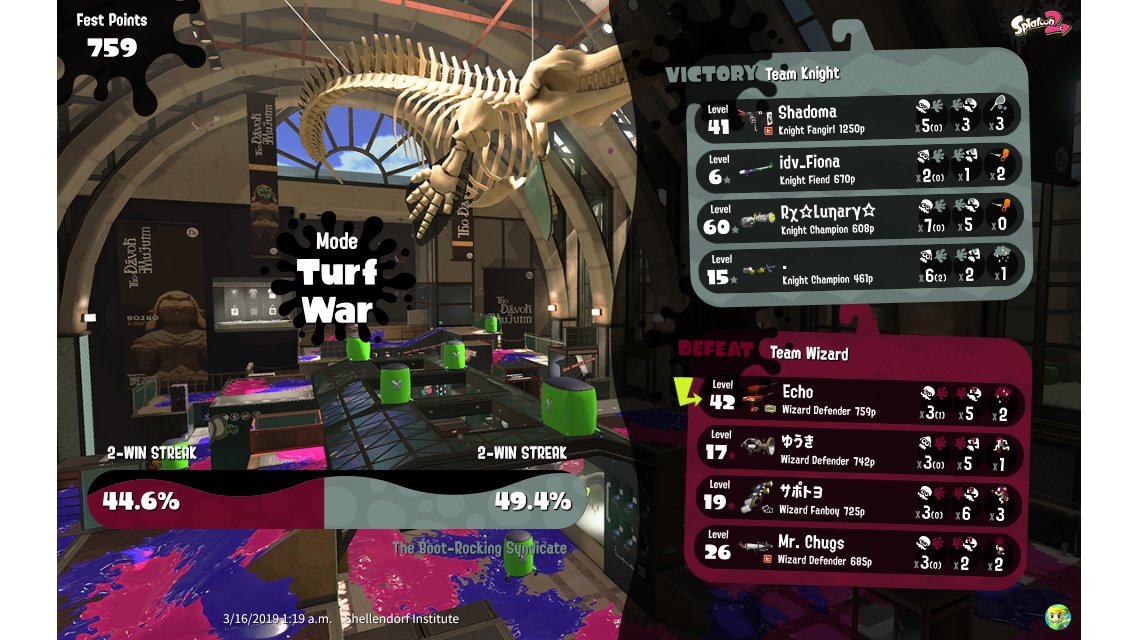Select the level 15 Knight Champion row
Viewport: 1138px width, 640px height.
[x=860, y=268]
